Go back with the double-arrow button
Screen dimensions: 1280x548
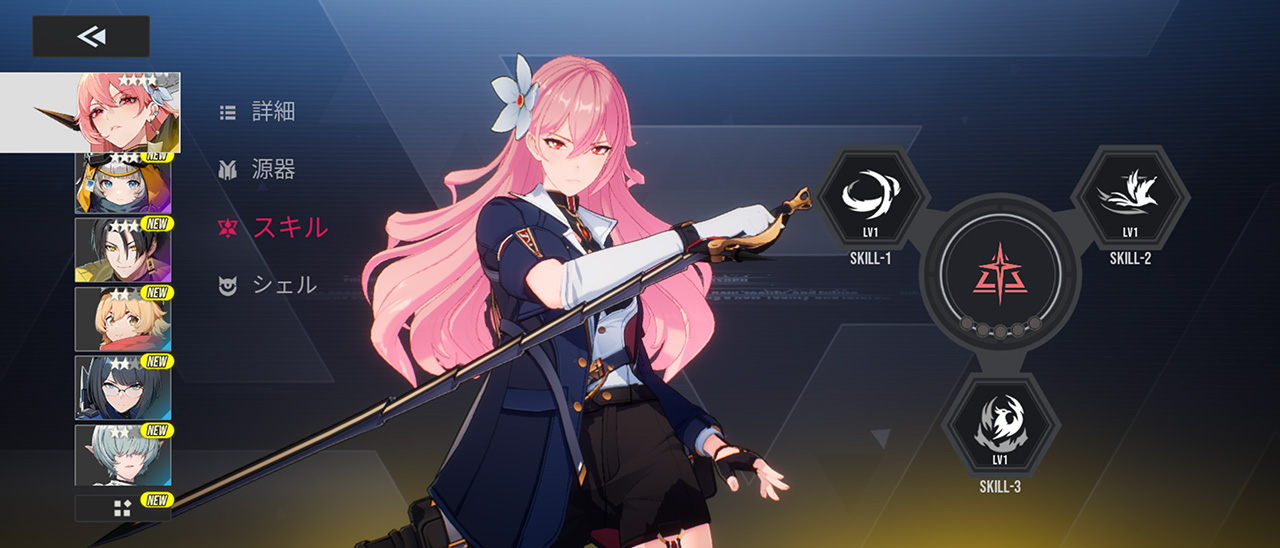91,37
